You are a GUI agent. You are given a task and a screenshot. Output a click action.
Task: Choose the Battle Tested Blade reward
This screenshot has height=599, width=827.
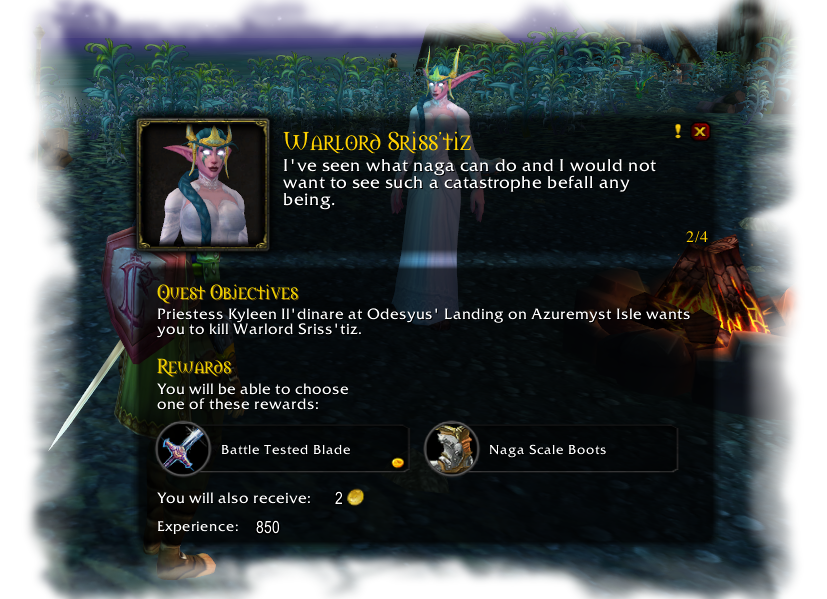pyautogui.click(x=283, y=449)
